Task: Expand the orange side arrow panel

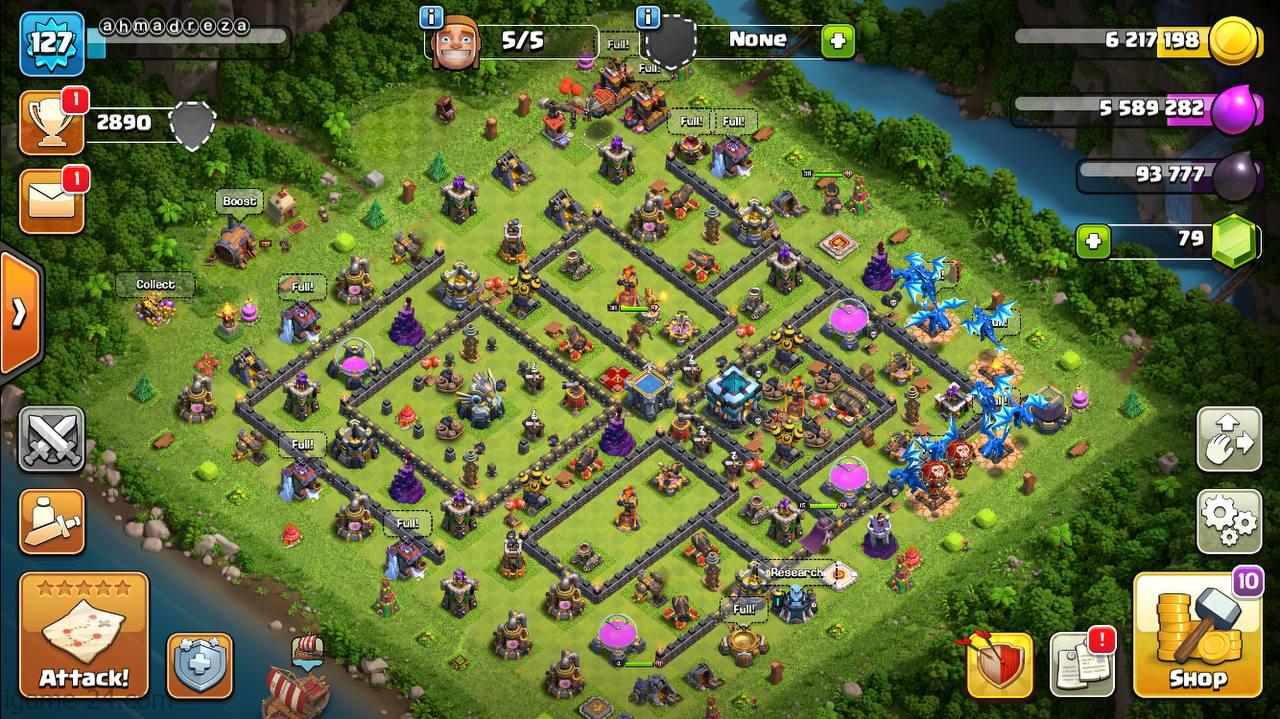Action: click(x=18, y=313)
